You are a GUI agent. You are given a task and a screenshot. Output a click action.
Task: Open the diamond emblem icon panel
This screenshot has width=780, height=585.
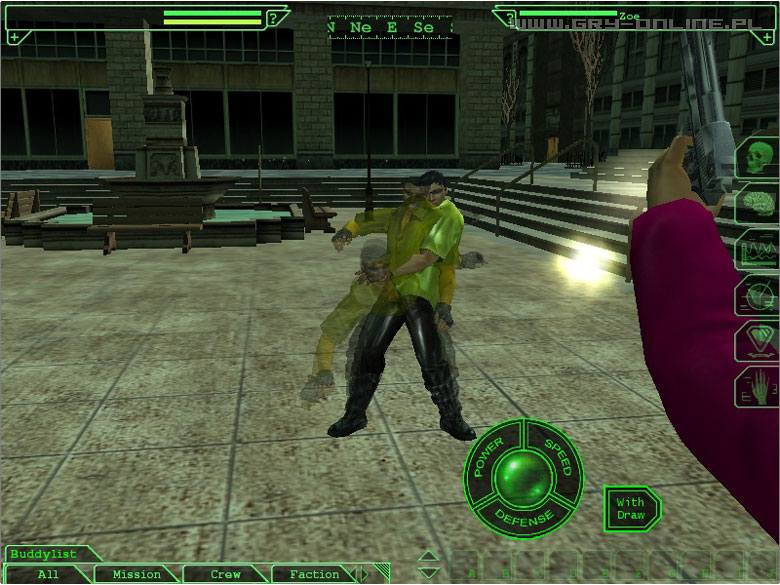click(x=757, y=341)
